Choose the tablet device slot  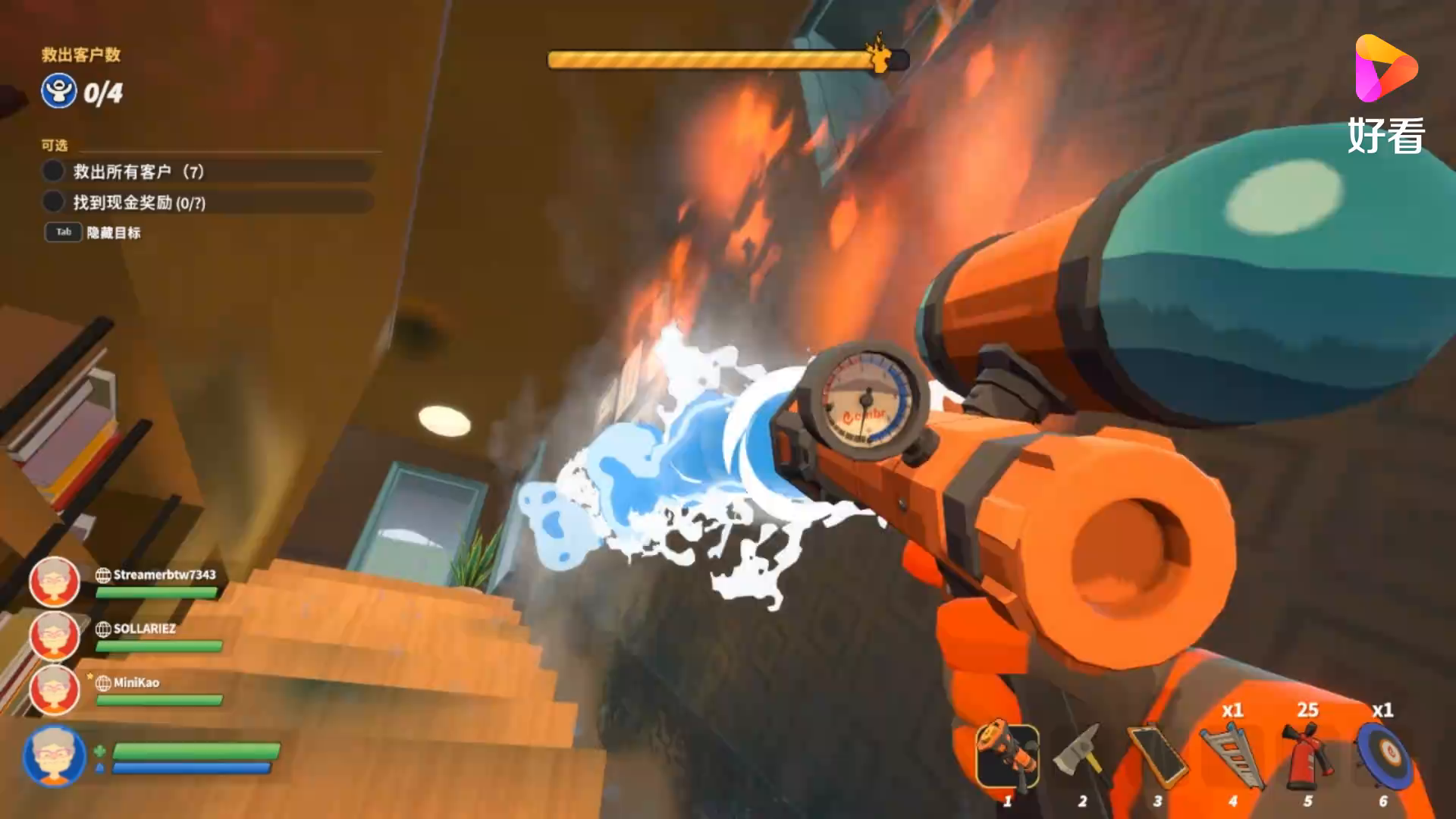click(1156, 757)
